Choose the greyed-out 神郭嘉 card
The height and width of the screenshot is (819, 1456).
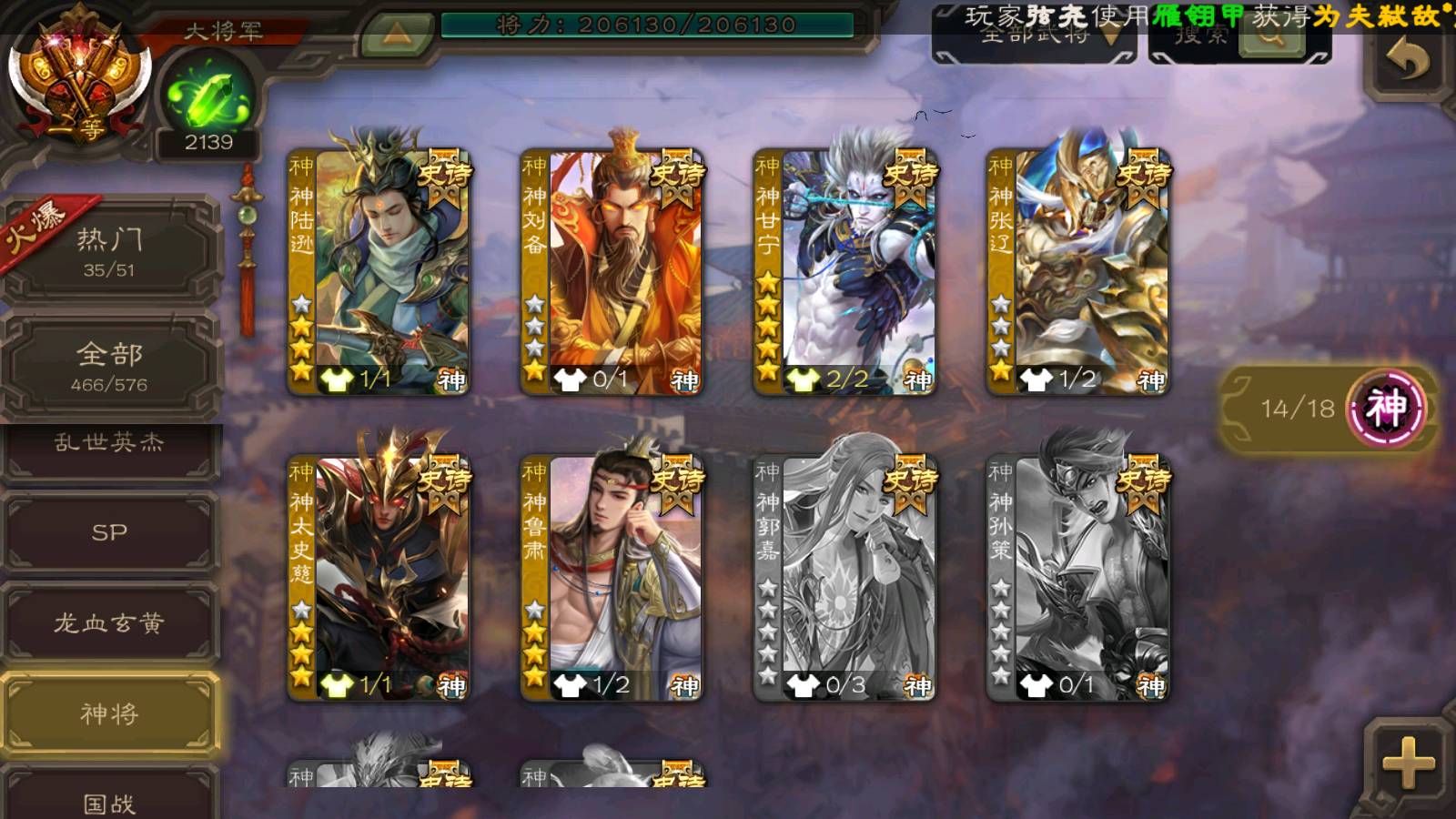coord(845,577)
